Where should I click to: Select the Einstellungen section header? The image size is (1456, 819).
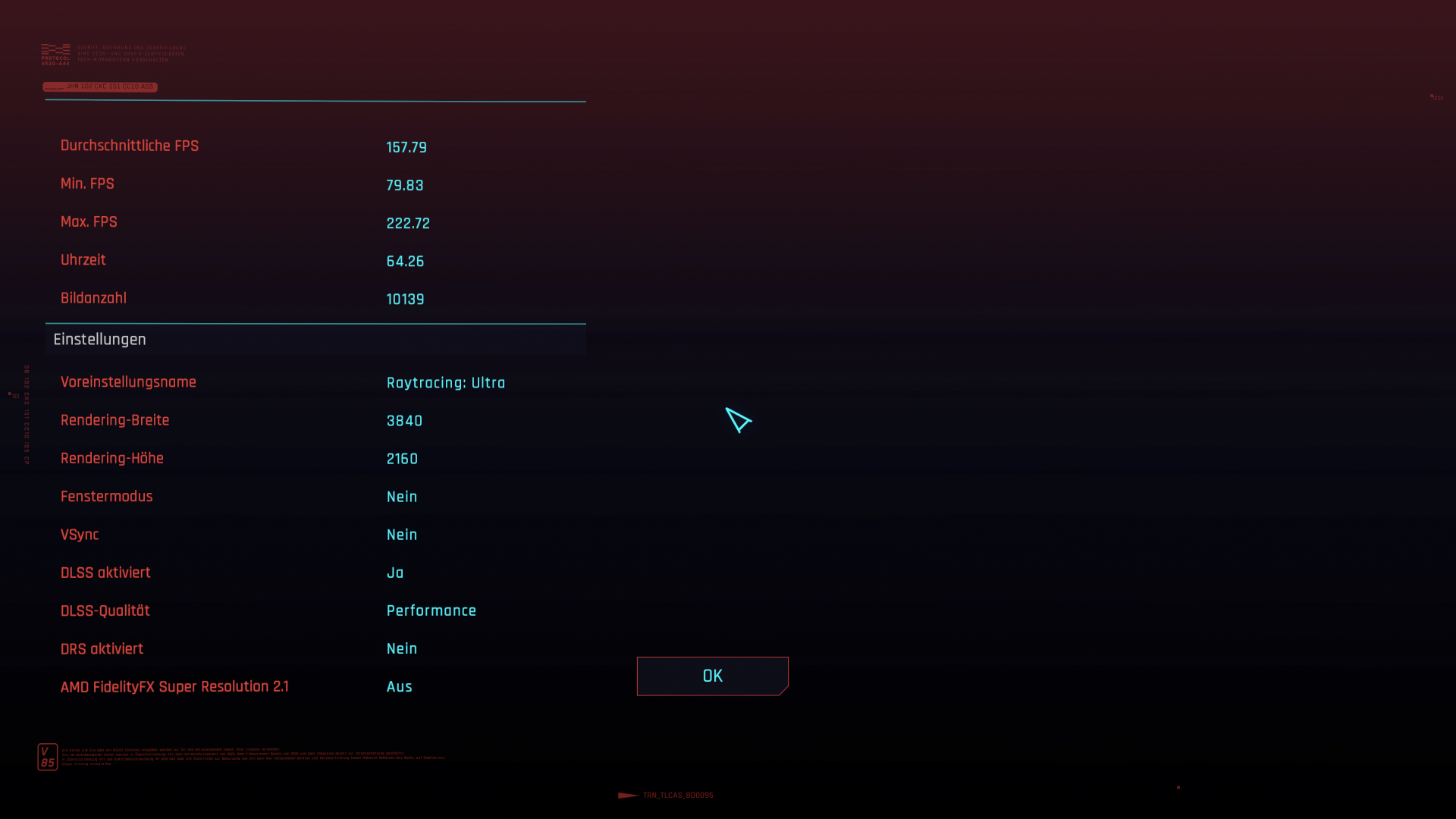pyautogui.click(x=99, y=339)
